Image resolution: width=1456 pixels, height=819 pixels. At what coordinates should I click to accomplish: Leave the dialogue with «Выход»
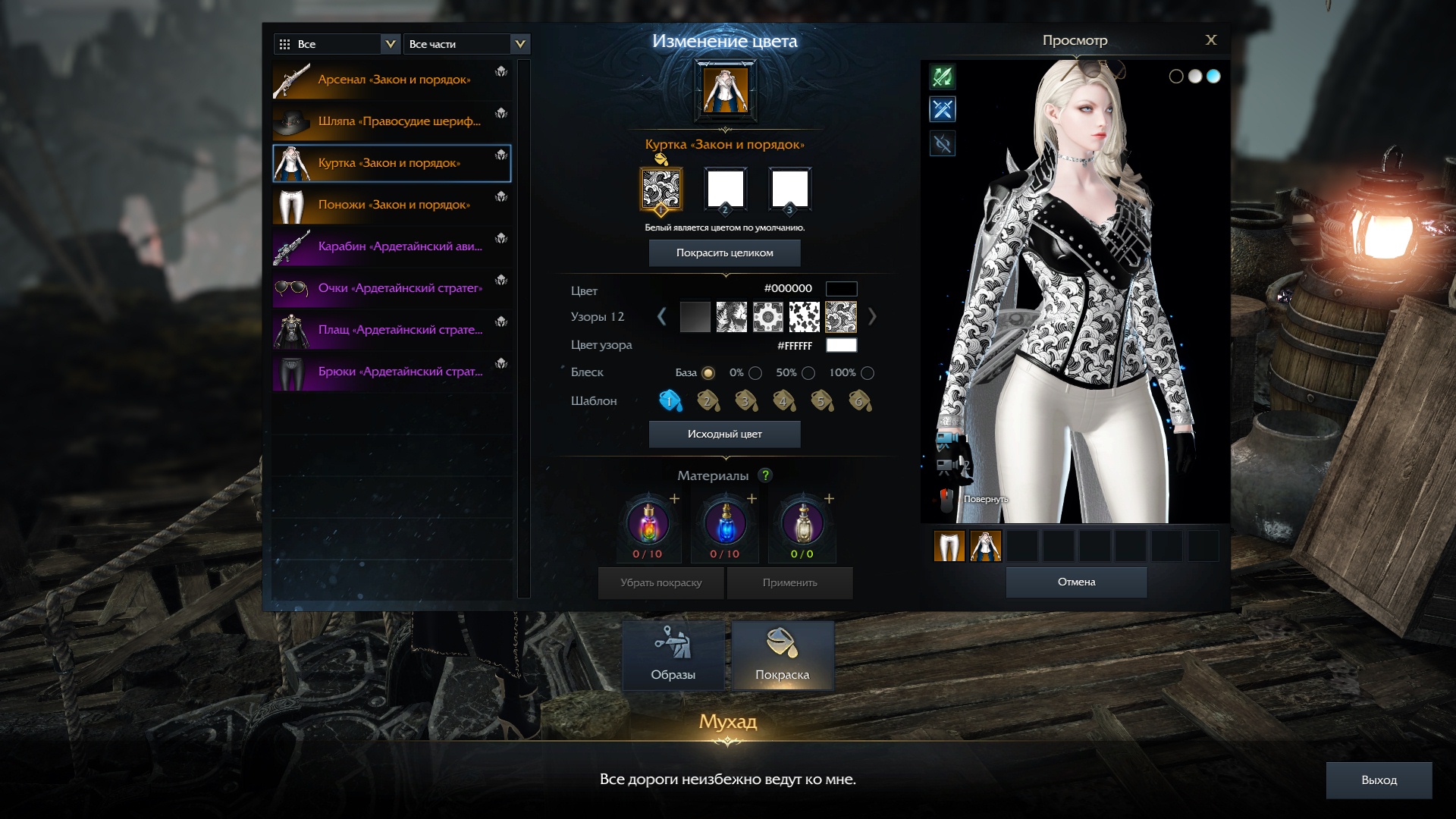(1379, 780)
